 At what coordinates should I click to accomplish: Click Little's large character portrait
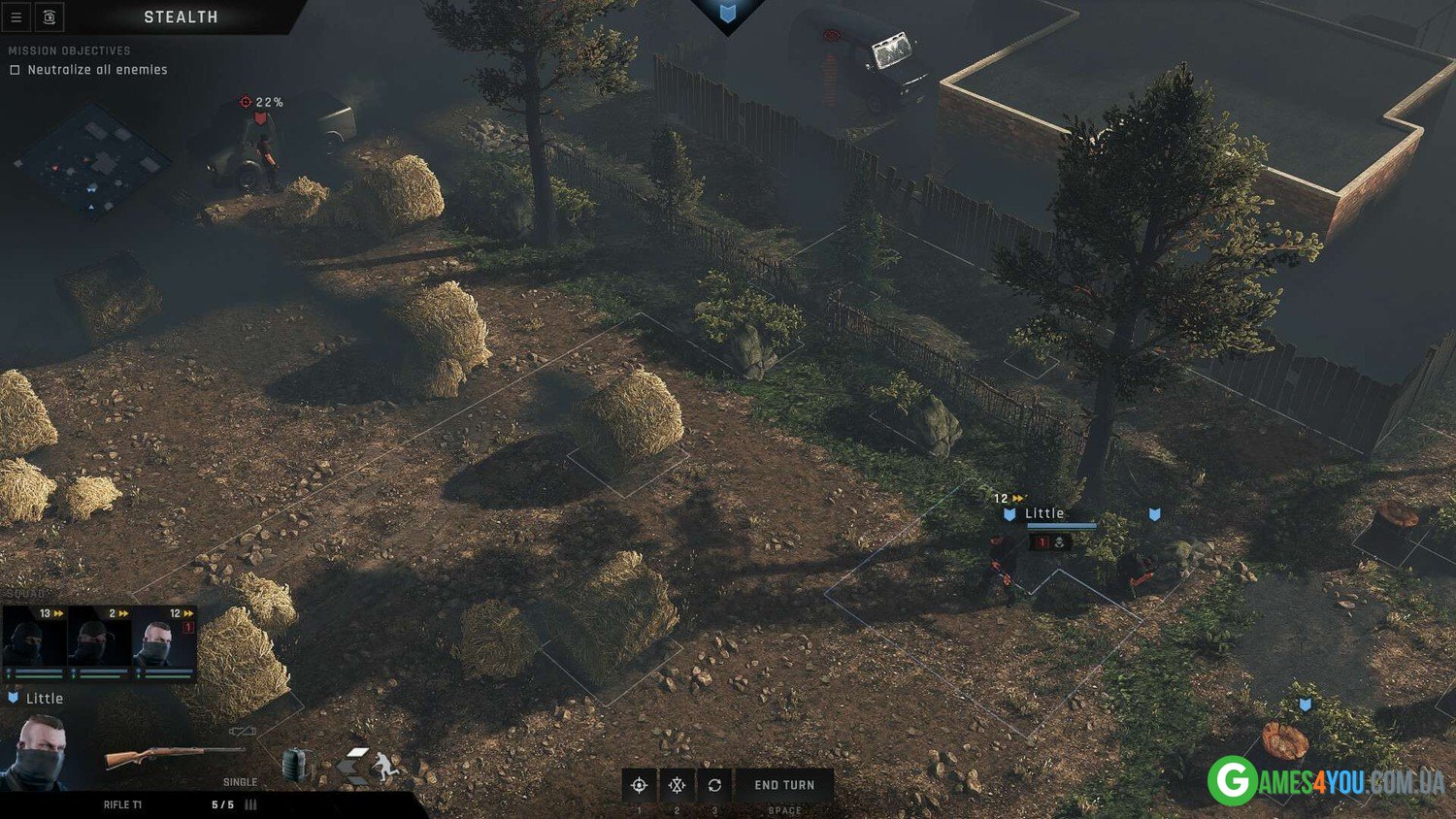click(x=37, y=751)
